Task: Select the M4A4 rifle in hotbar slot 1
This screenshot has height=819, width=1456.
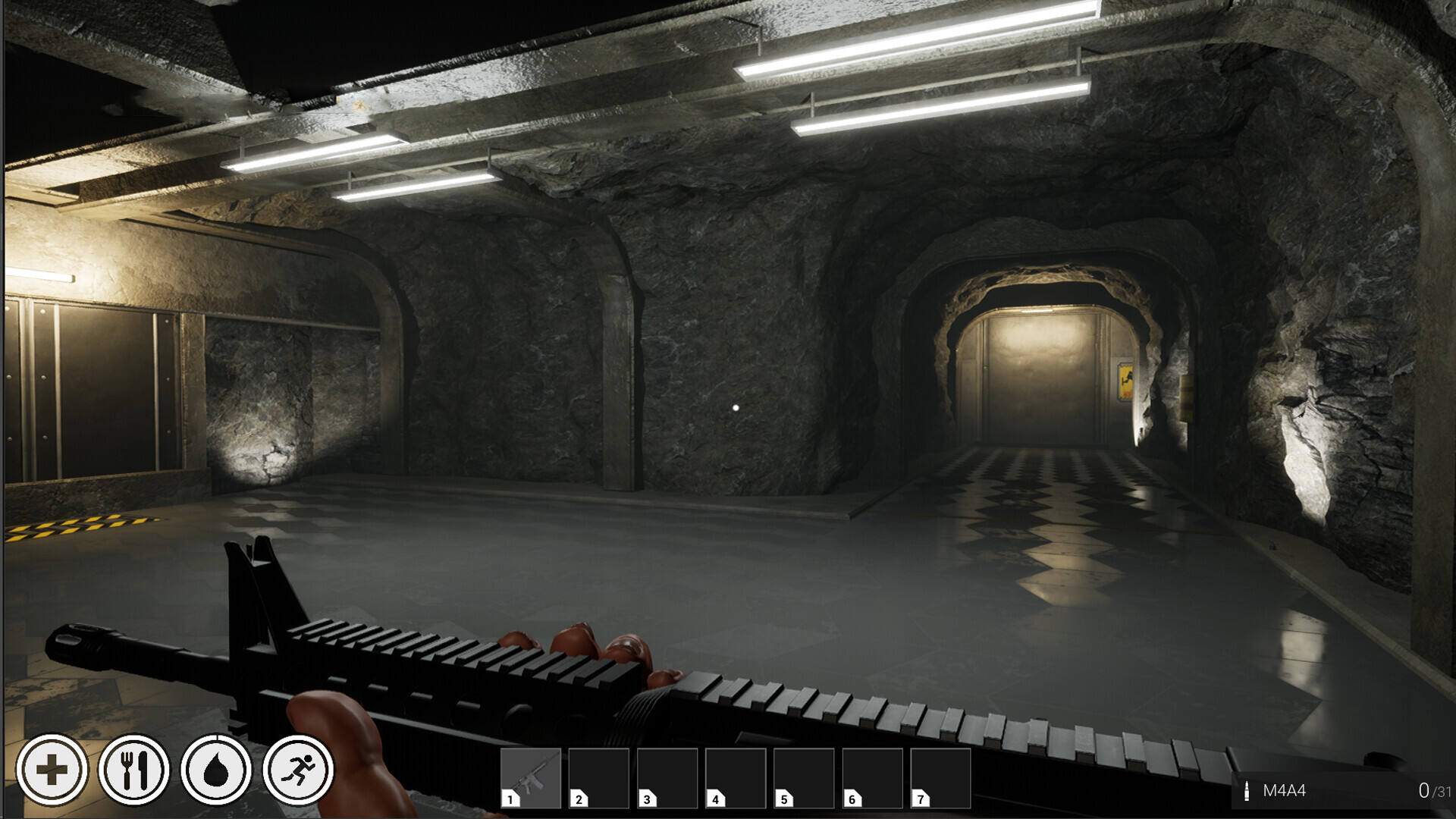Action: click(530, 778)
